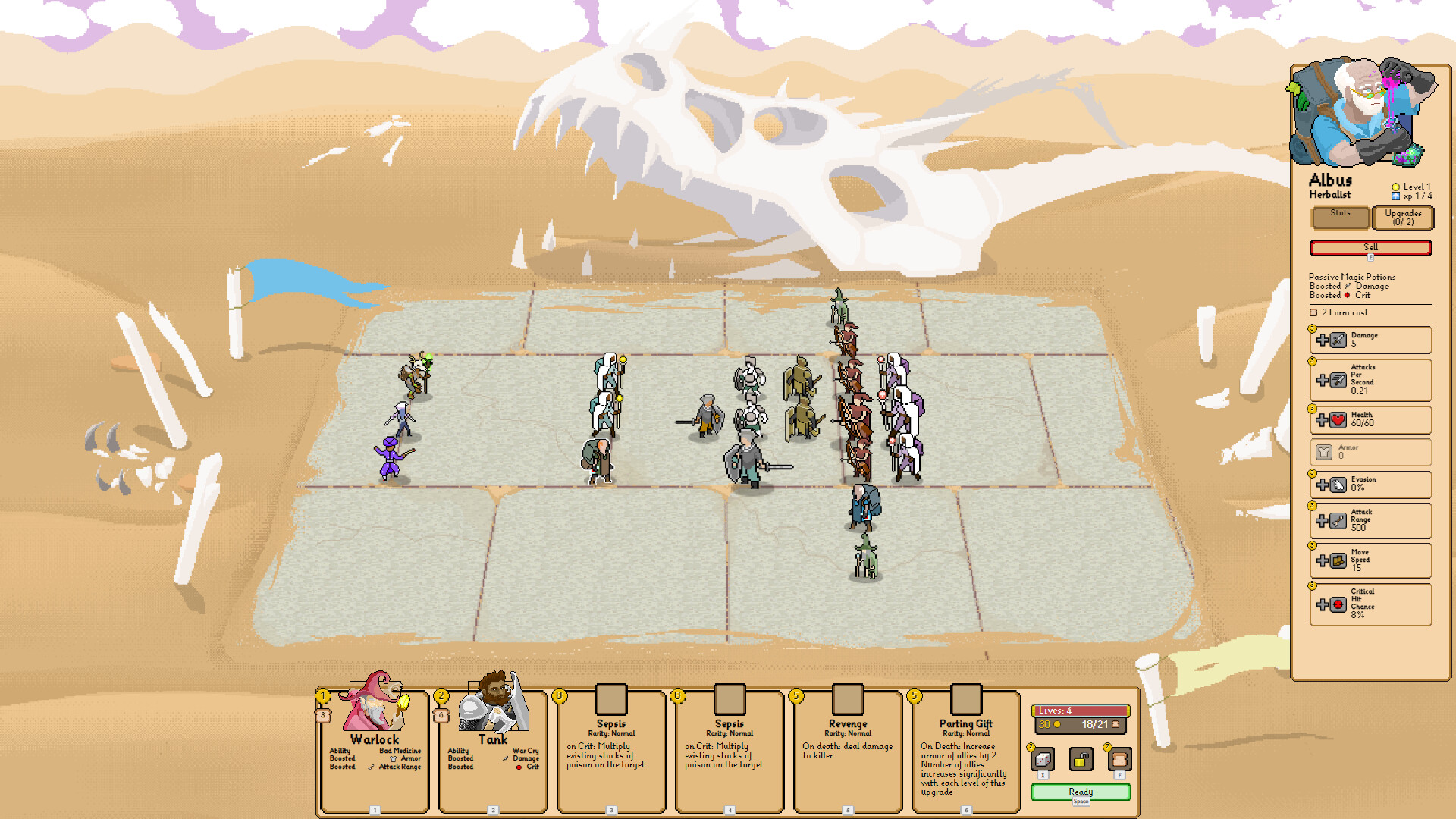Reroll the shop with the dice button

coord(1043,759)
